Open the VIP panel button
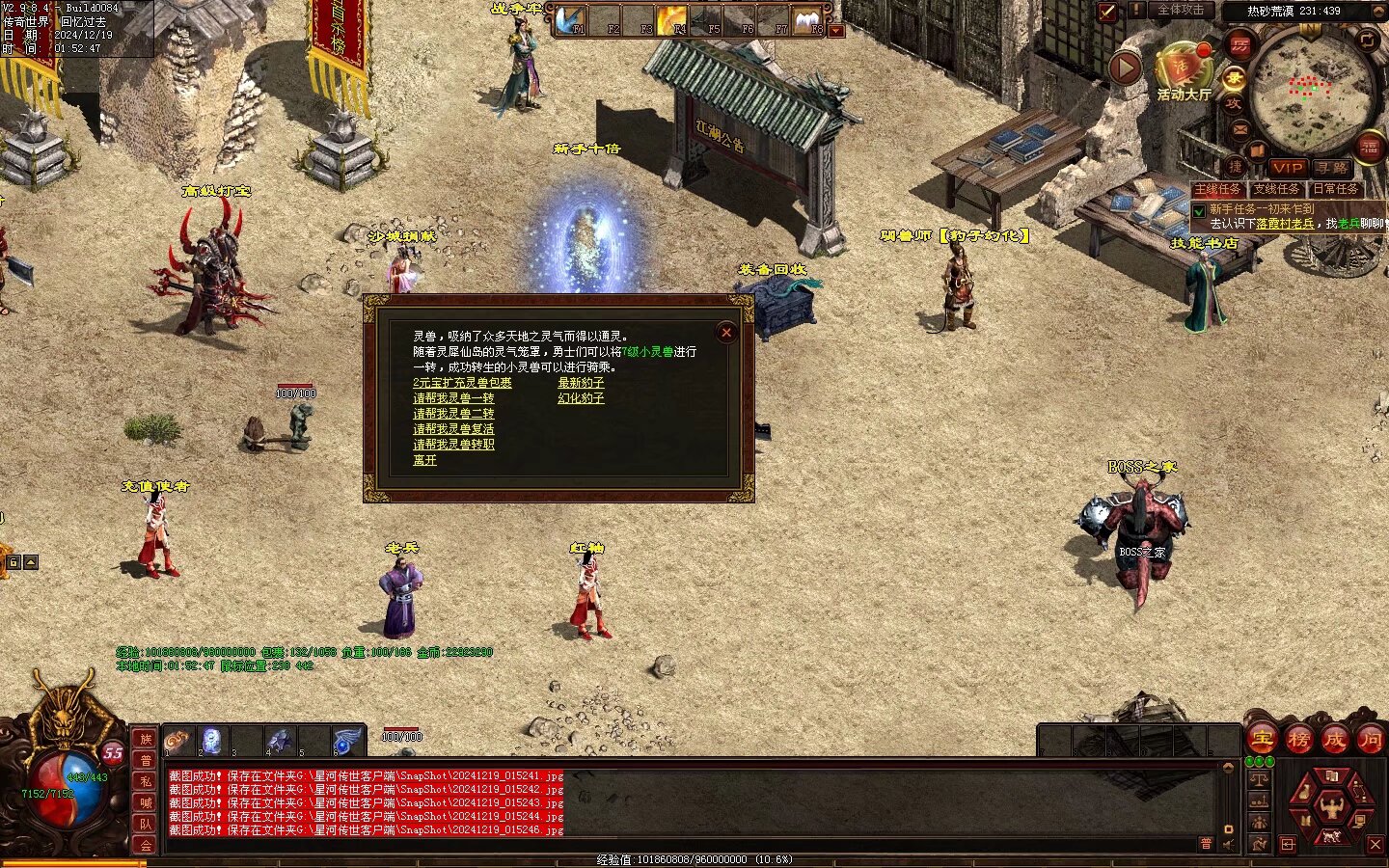The width and height of the screenshot is (1389, 868). (1287, 168)
